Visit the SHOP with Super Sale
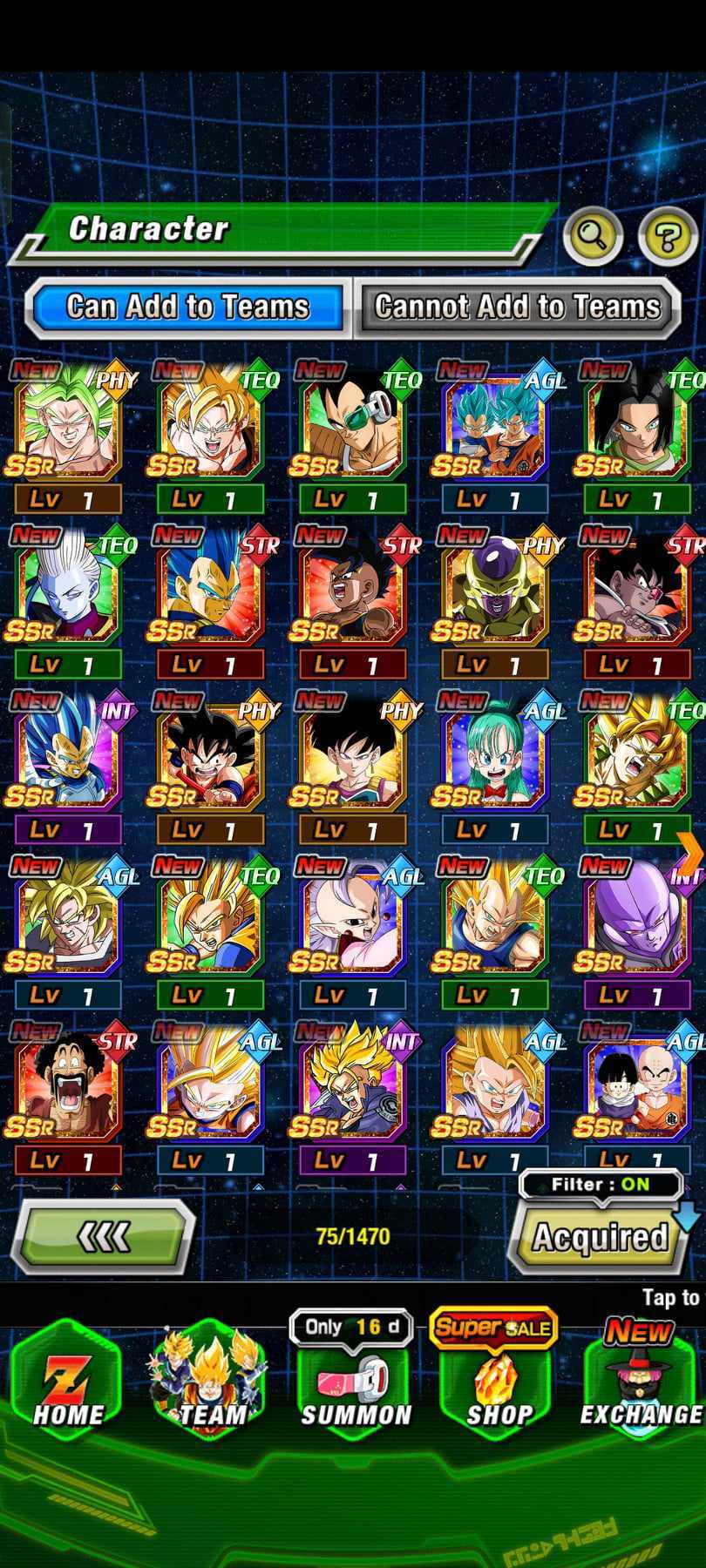The width and height of the screenshot is (706, 1568). (497, 1385)
